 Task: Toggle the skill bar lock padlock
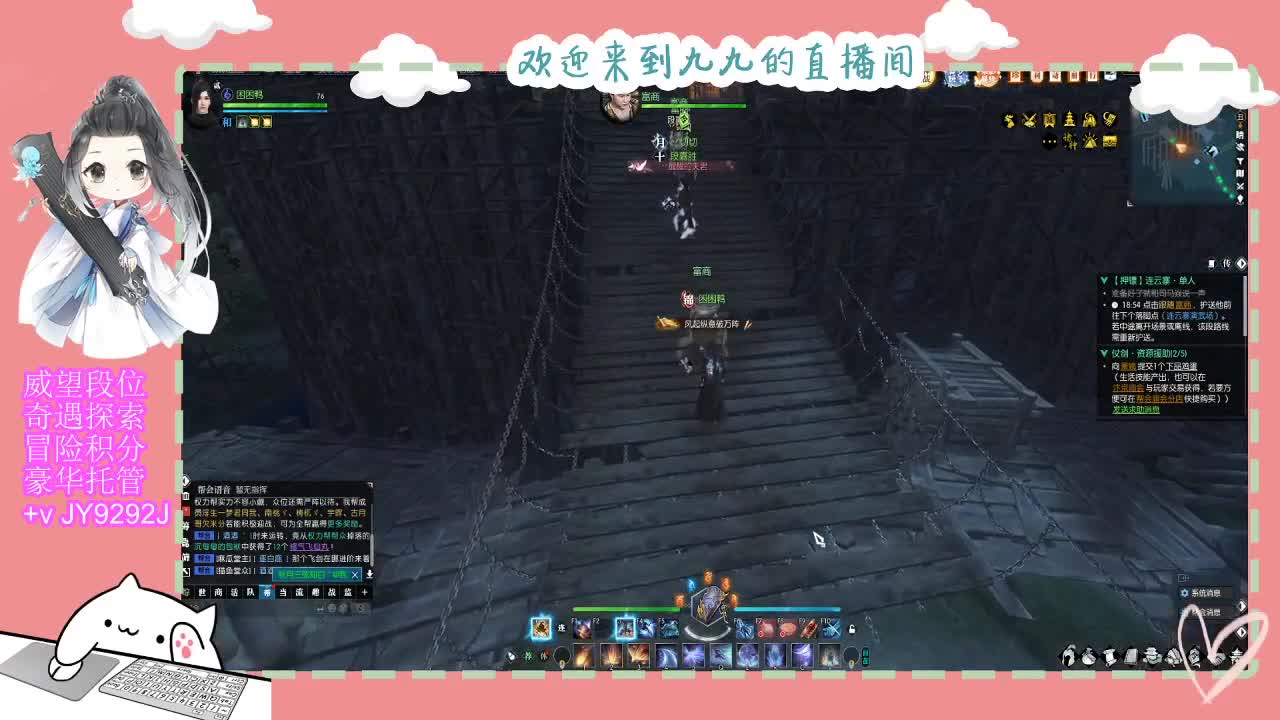[852, 630]
